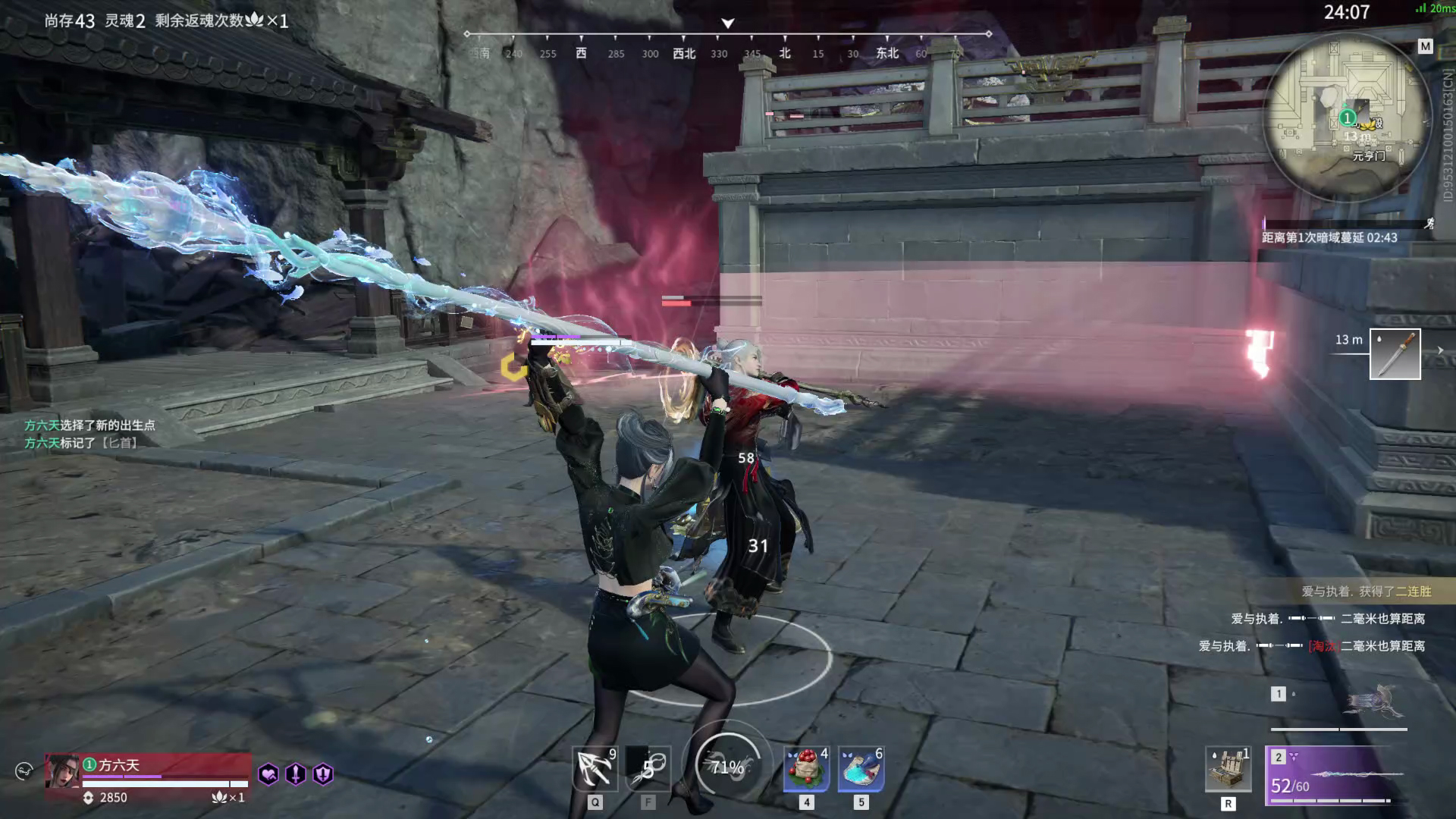Inspect the purple heart buff icon
This screenshot has height=819, width=1456.
pos(268,774)
